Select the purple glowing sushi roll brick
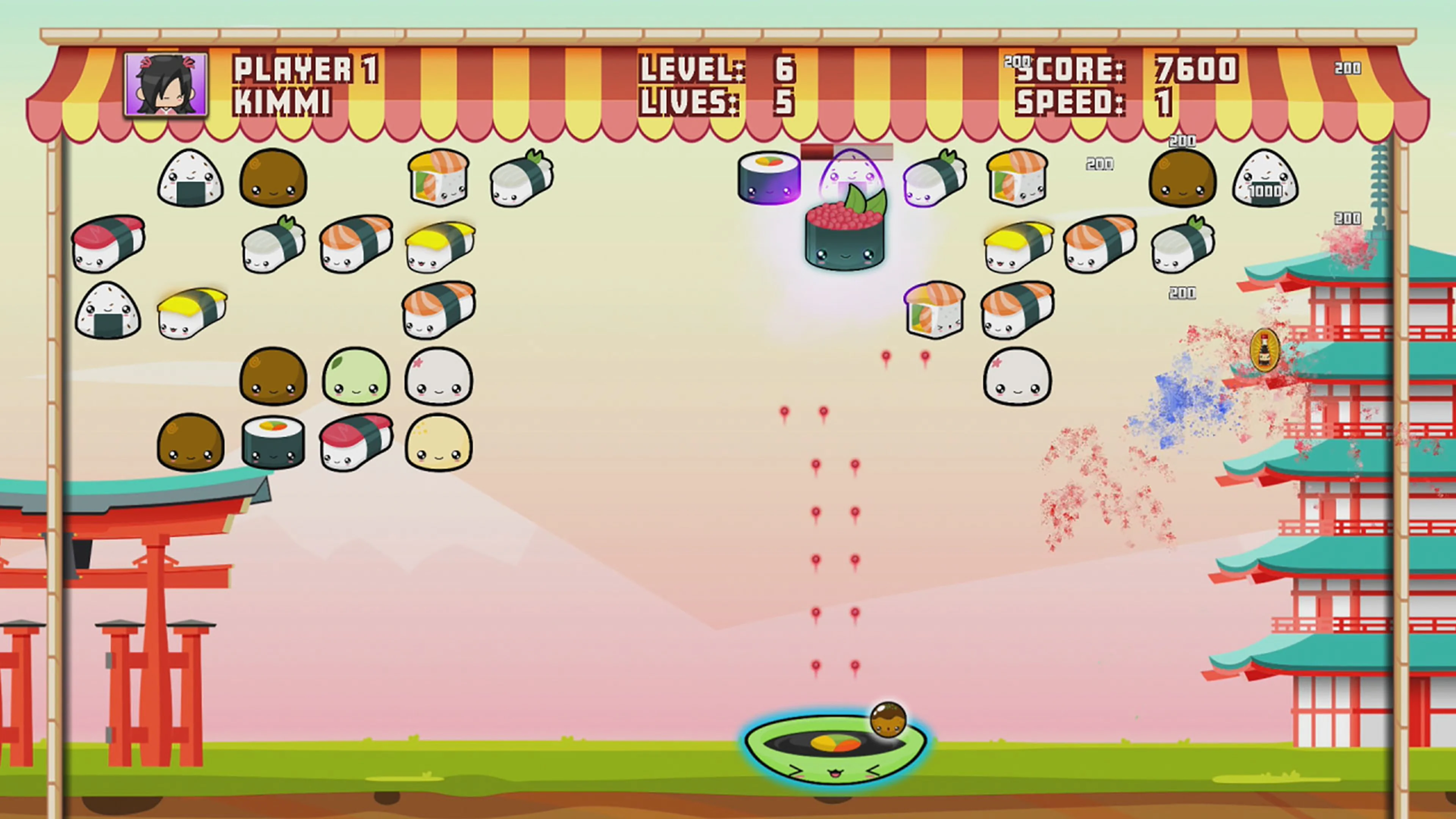1456x819 pixels. point(769,178)
